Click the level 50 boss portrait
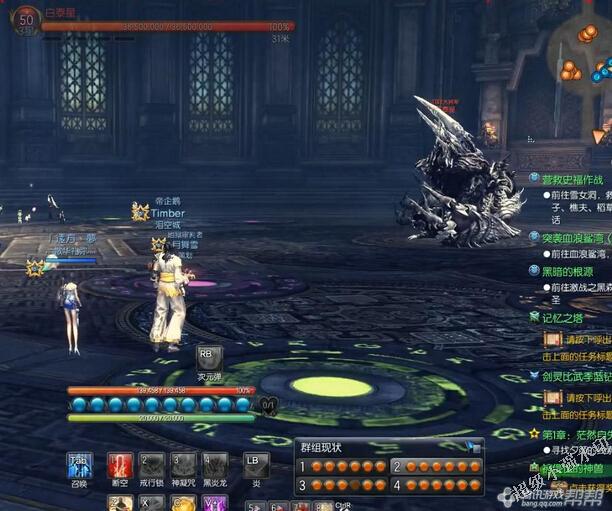The width and height of the screenshot is (612, 511). pos(25,25)
